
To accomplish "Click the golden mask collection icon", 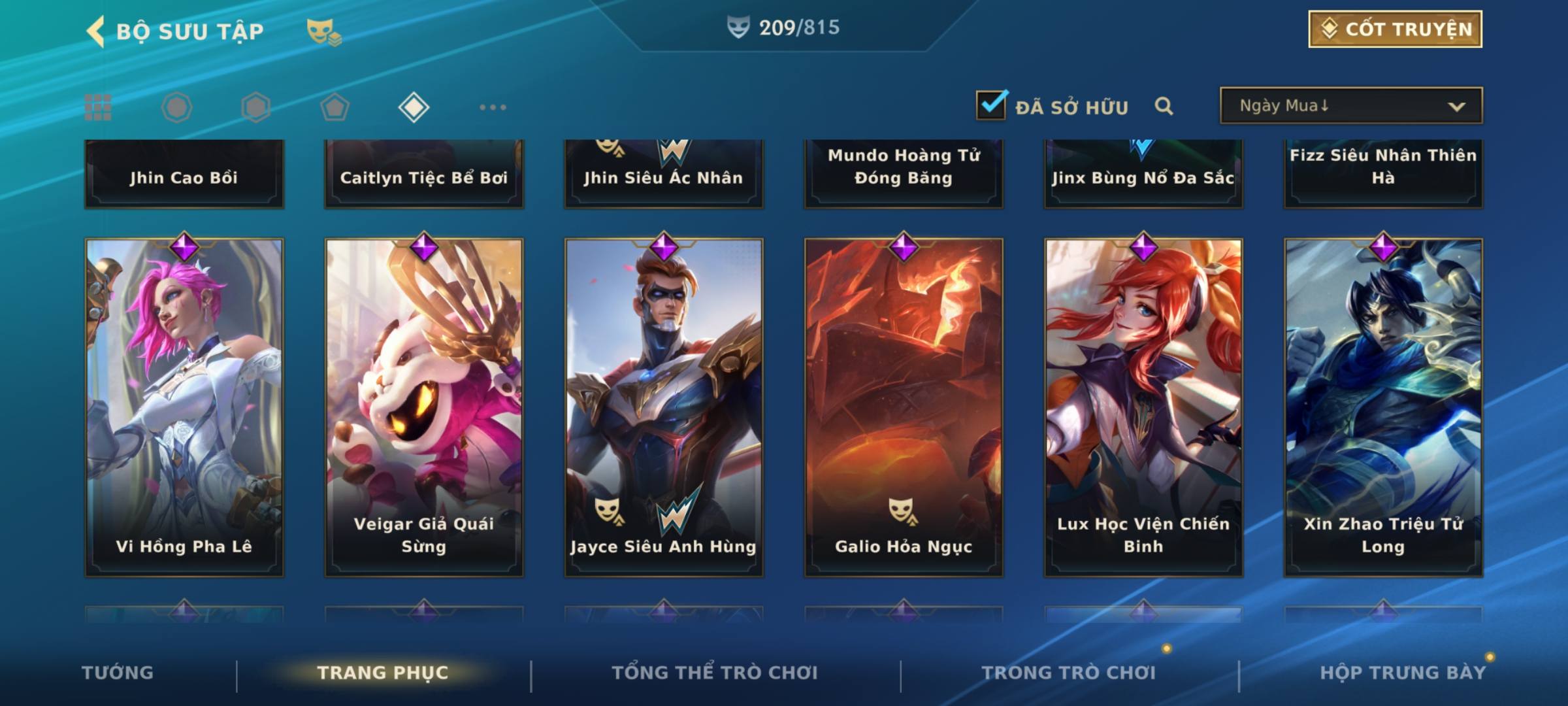I will pos(323,31).
